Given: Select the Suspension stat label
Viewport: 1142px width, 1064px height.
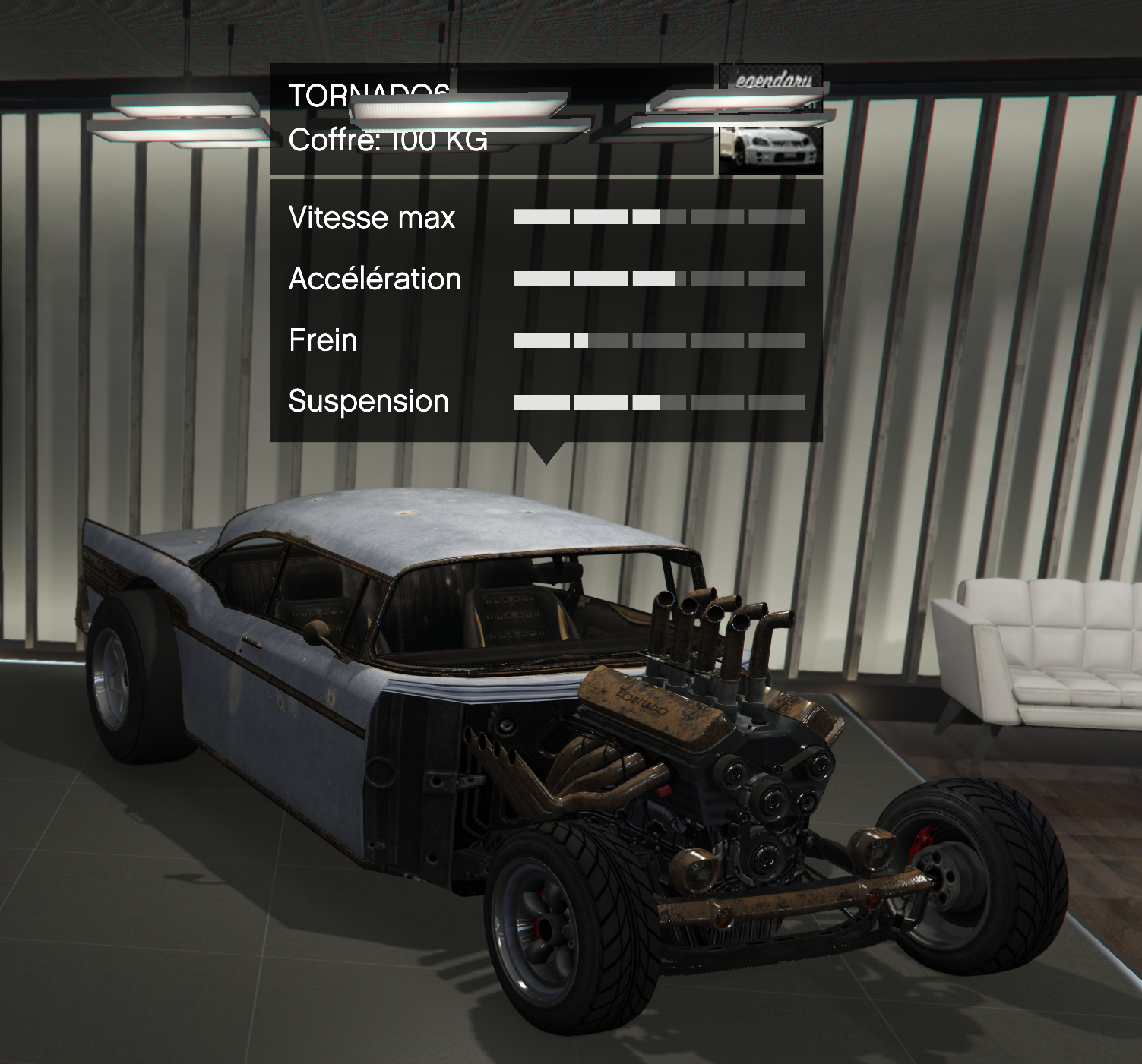Looking at the screenshot, I should tap(368, 402).
